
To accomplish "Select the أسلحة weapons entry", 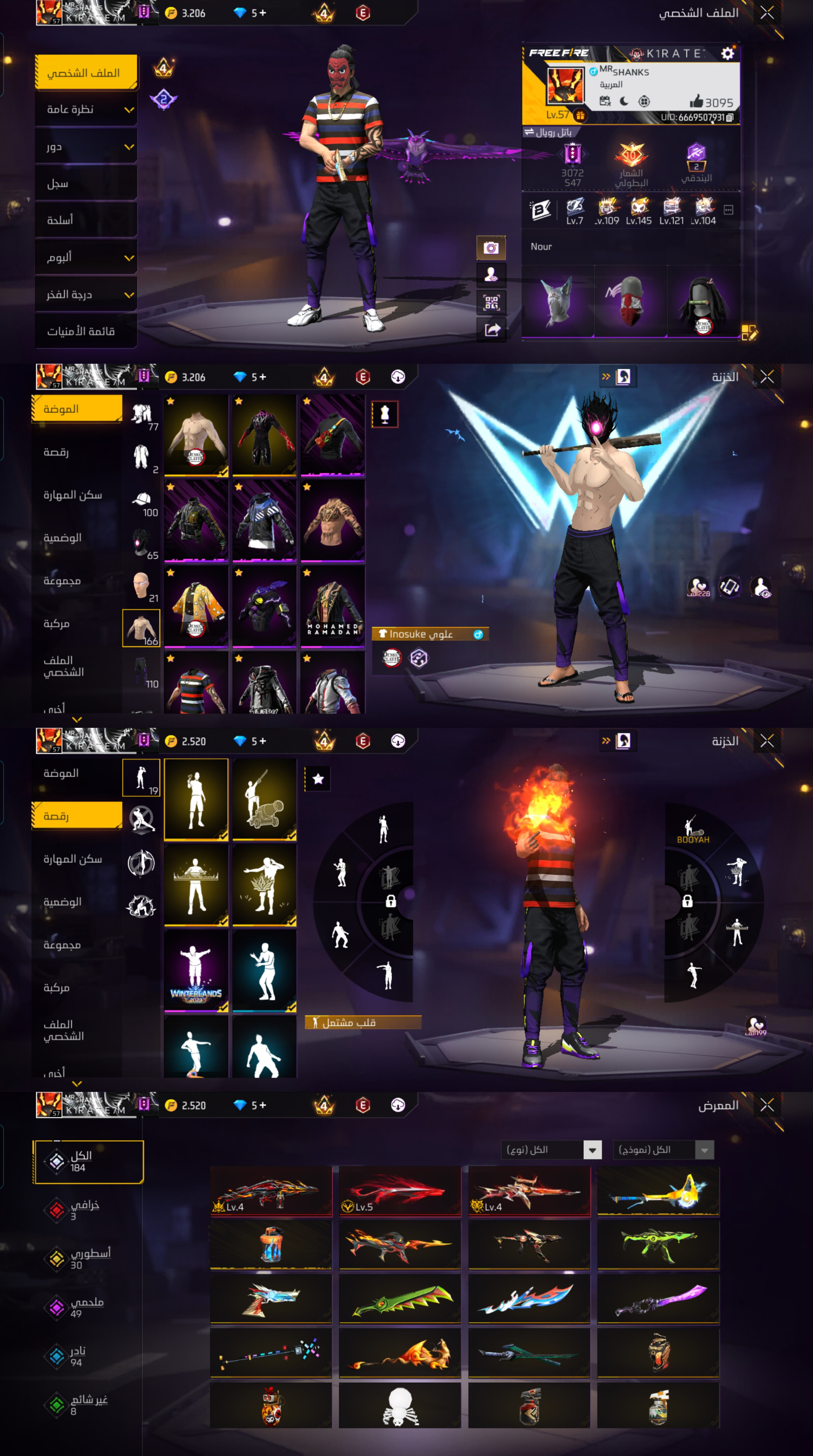I will coord(86,220).
